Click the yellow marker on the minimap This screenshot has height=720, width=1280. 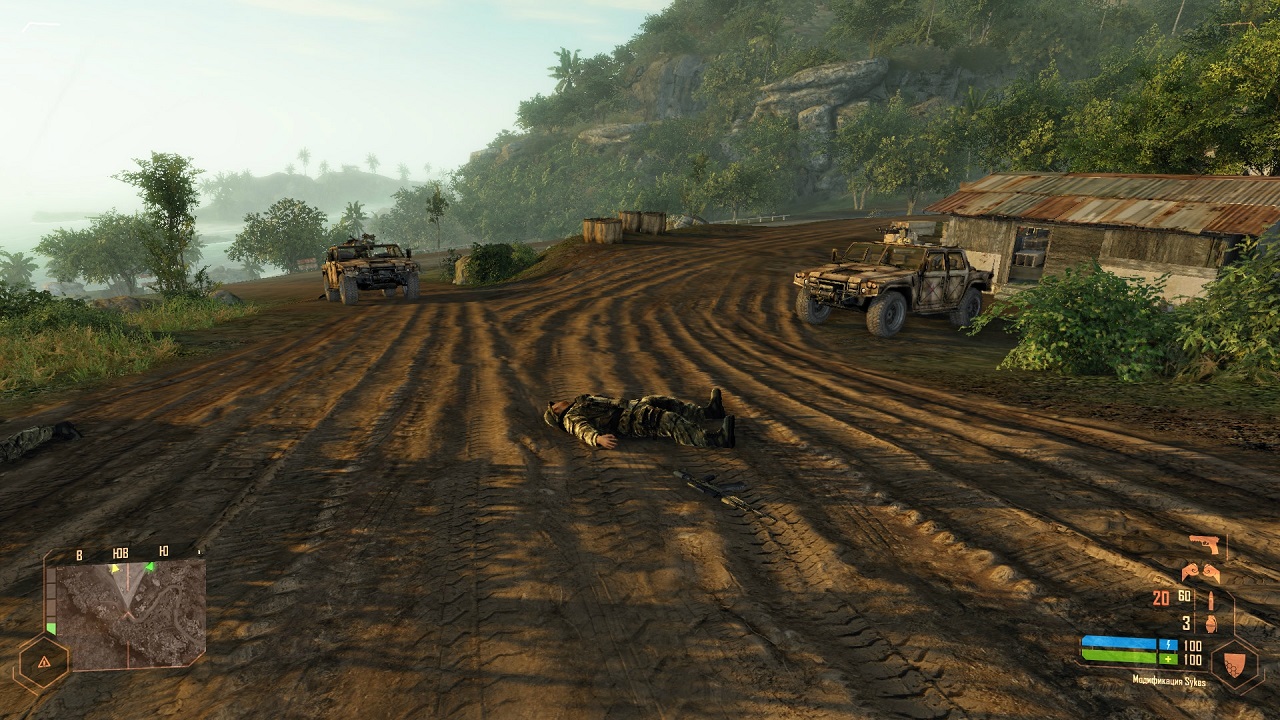click(x=115, y=569)
